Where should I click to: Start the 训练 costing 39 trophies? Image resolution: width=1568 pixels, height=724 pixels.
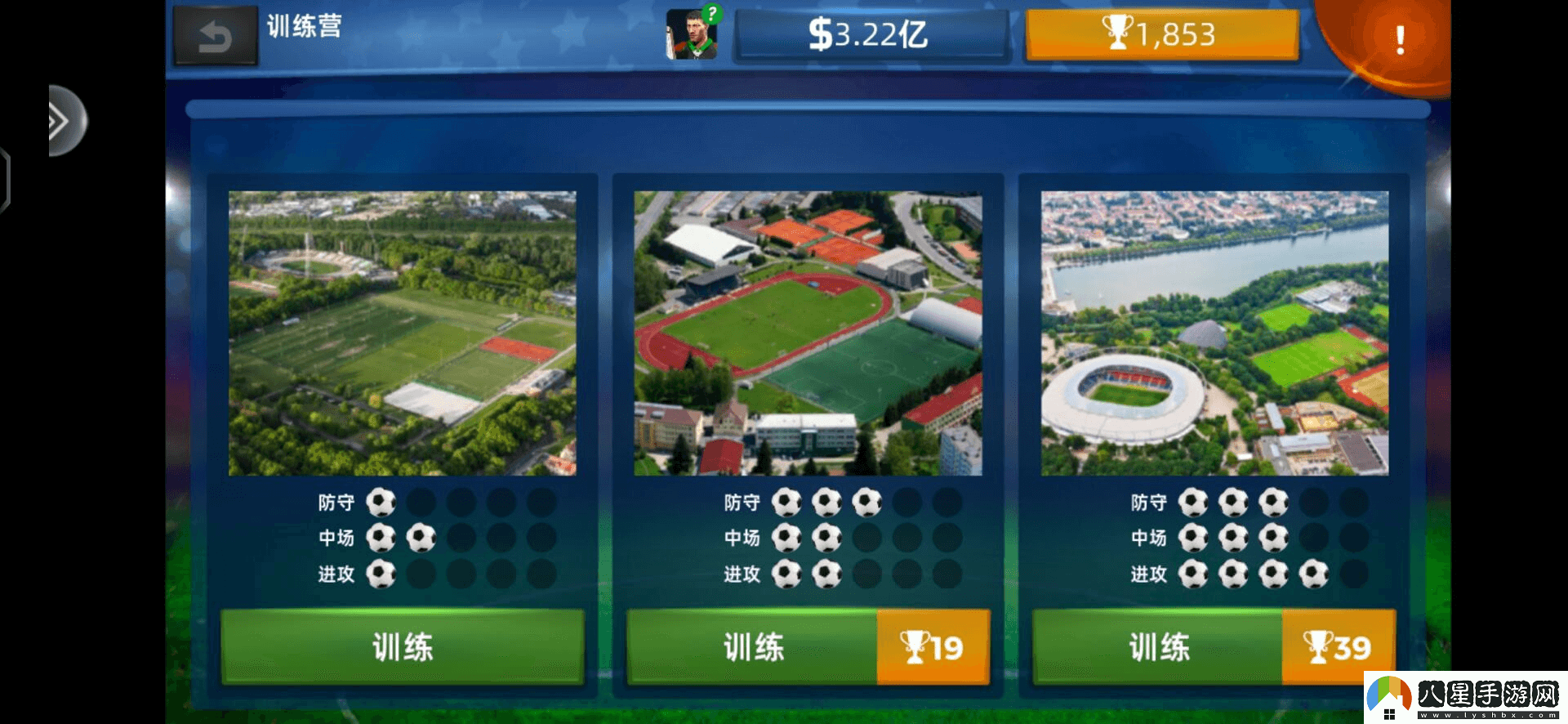click(1214, 646)
